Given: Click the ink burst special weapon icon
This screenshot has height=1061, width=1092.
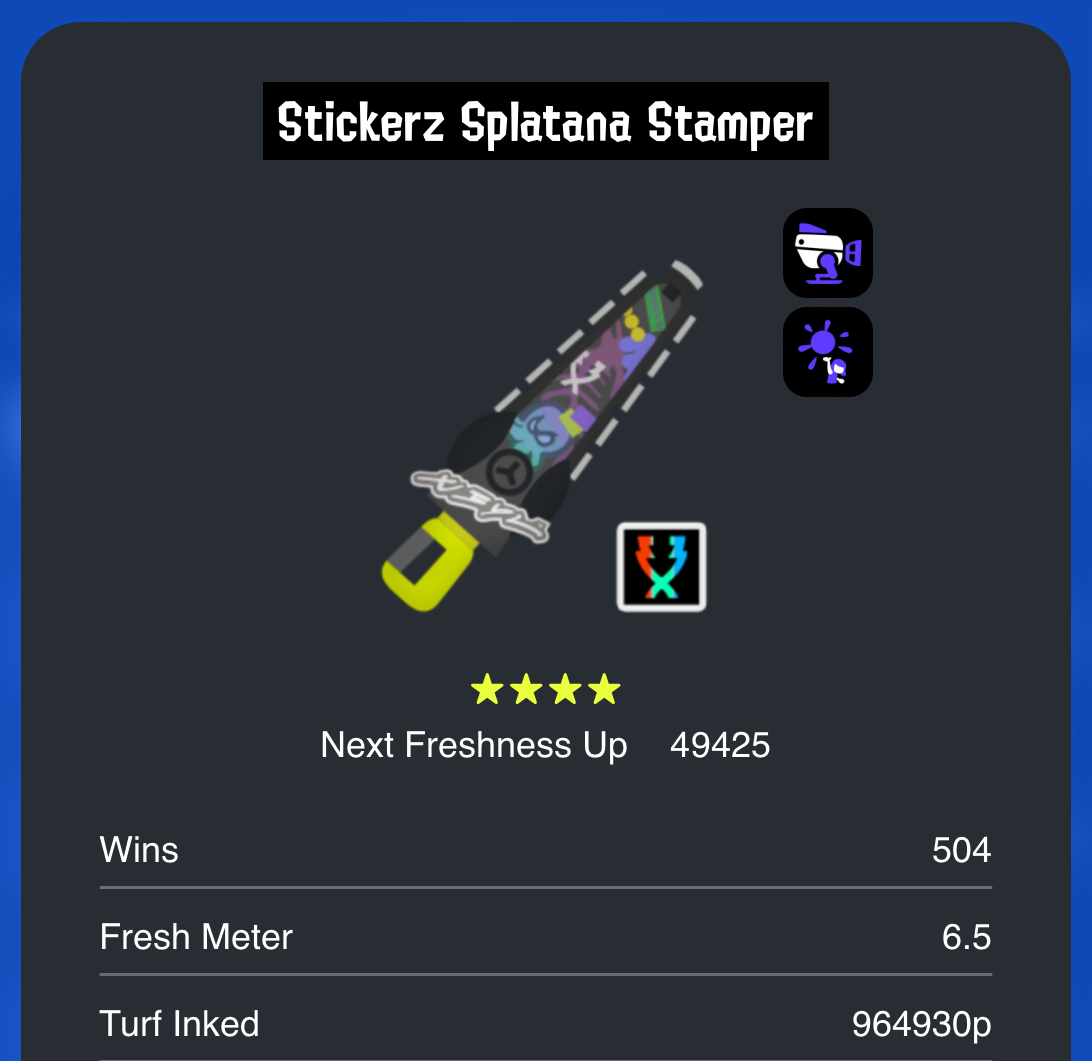Looking at the screenshot, I should pos(827,352).
